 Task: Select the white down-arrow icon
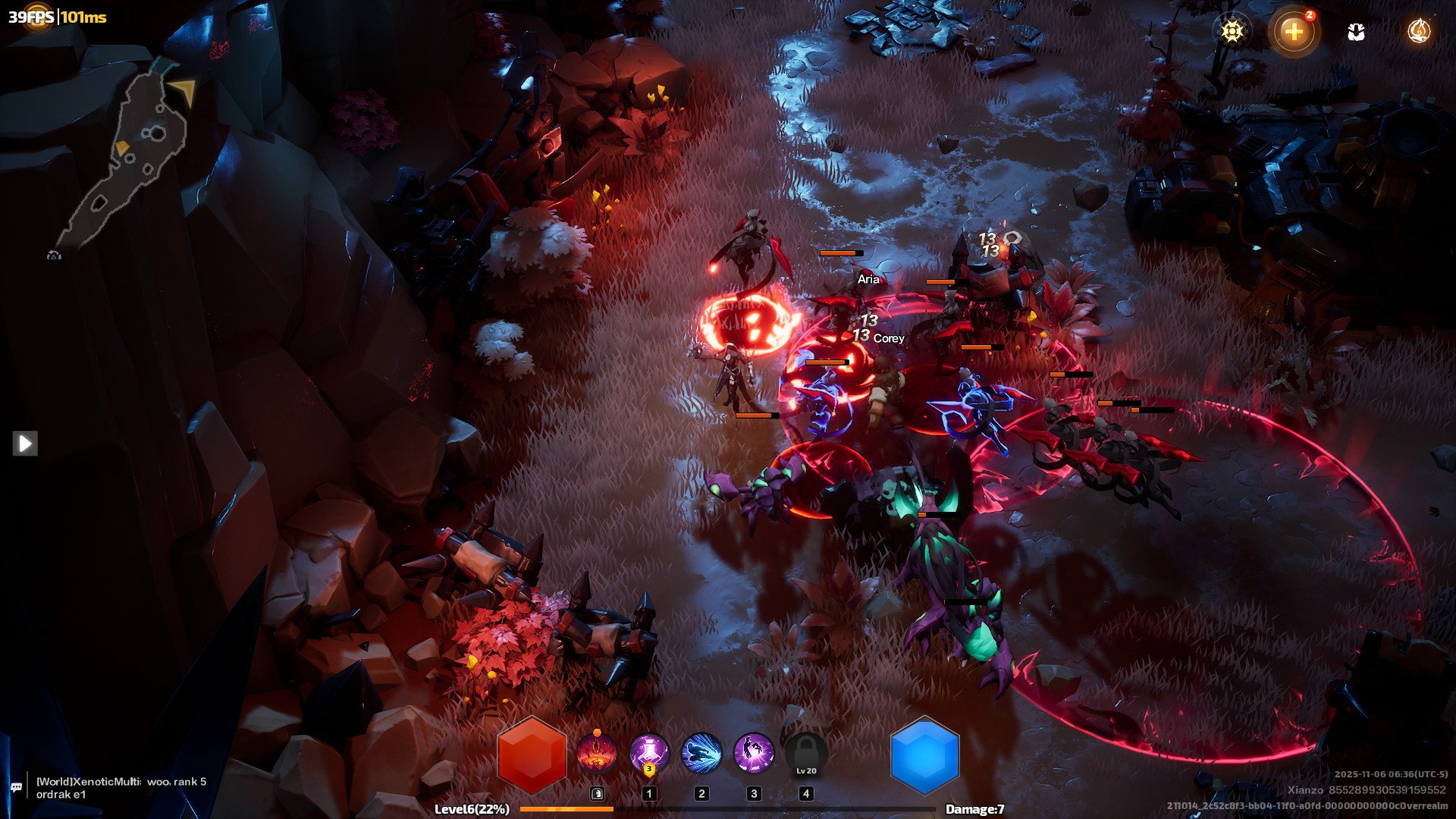(x=1356, y=32)
